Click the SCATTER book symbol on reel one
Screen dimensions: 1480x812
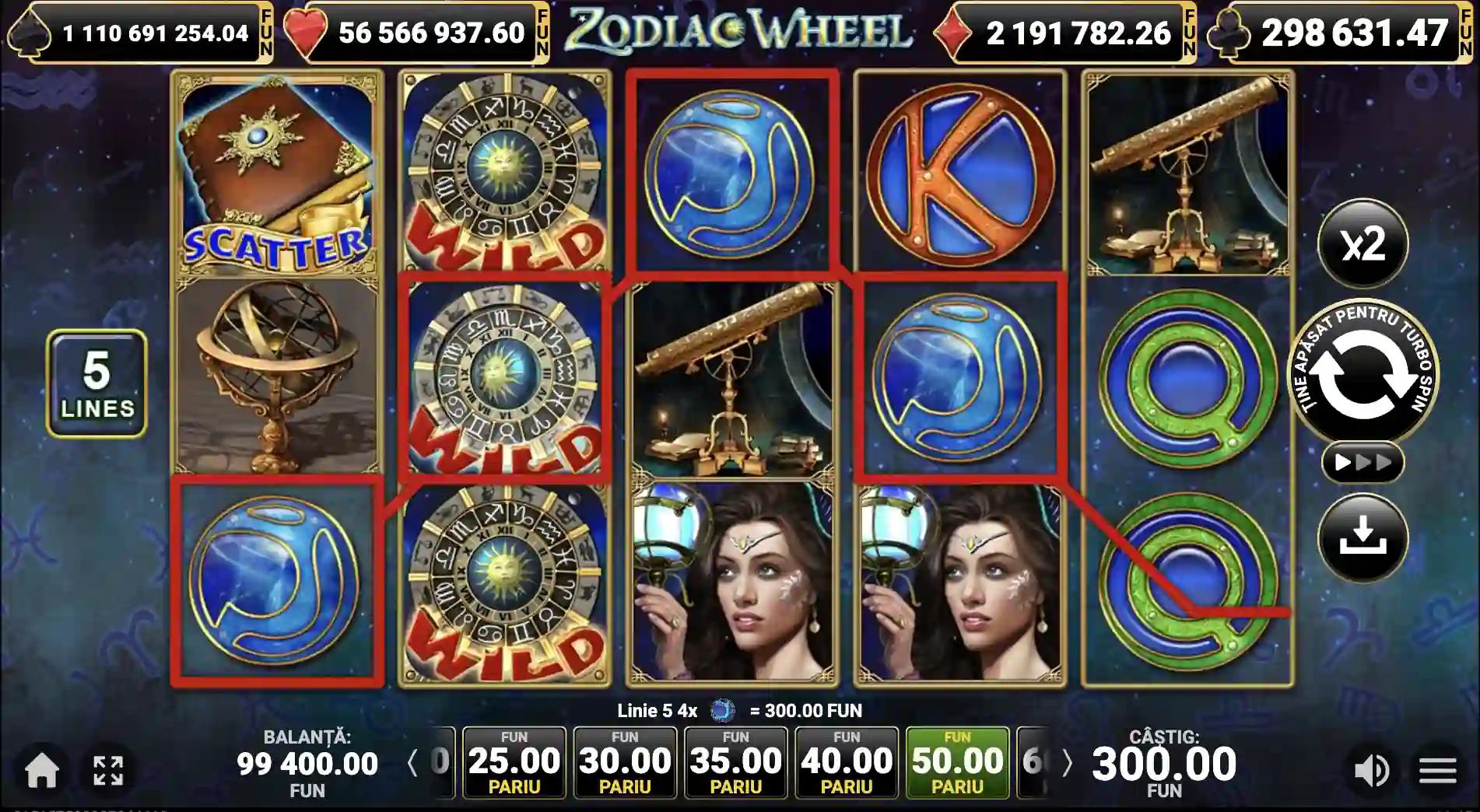(277, 171)
